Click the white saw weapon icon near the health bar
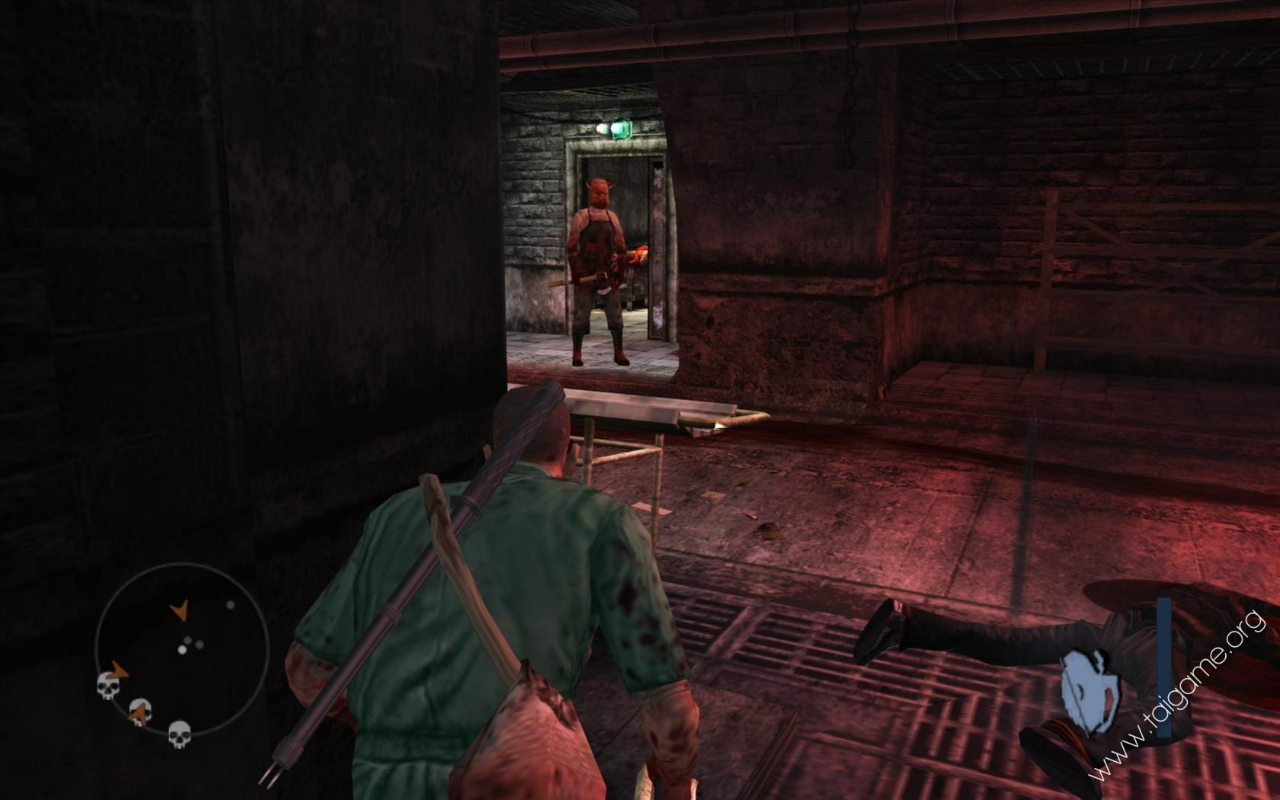Screen dimensions: 1280x800 (x=1090, y=692)
